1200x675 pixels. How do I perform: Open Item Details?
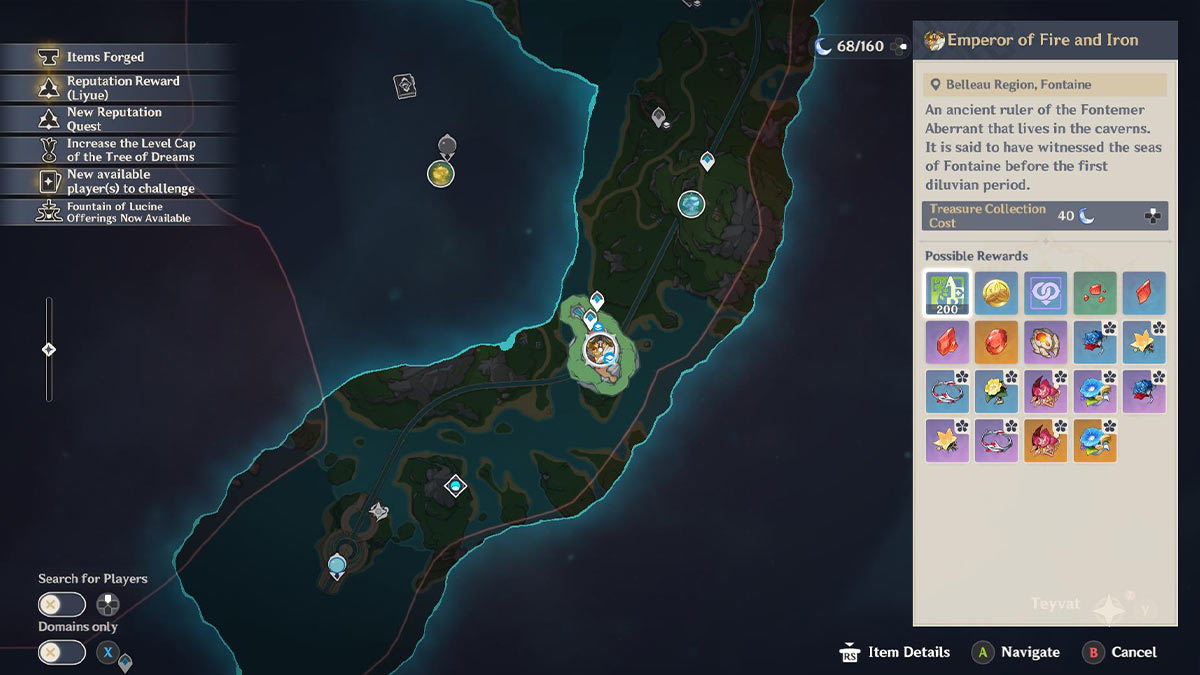895,652
